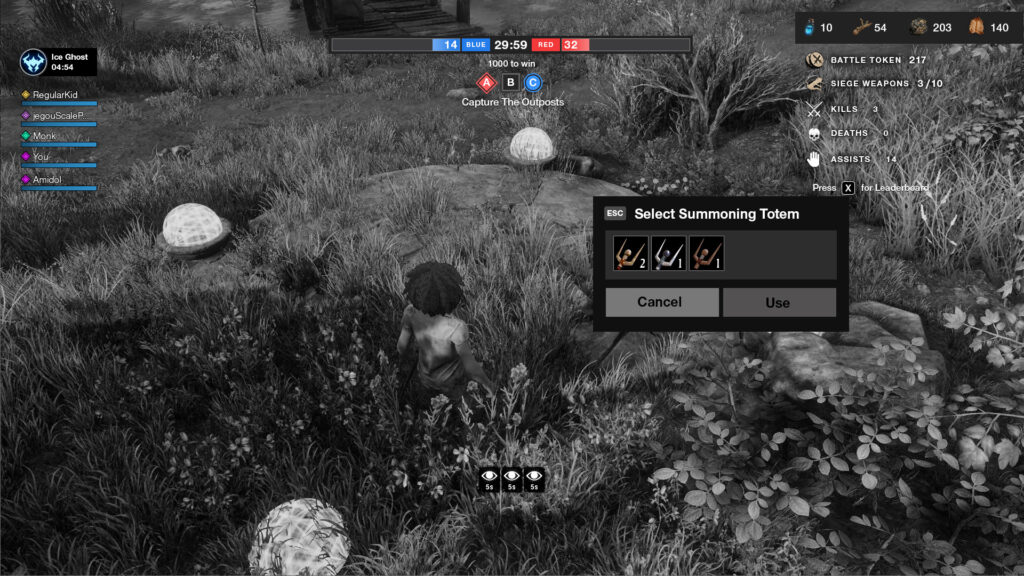Select party member Monk

click(44, 136)
